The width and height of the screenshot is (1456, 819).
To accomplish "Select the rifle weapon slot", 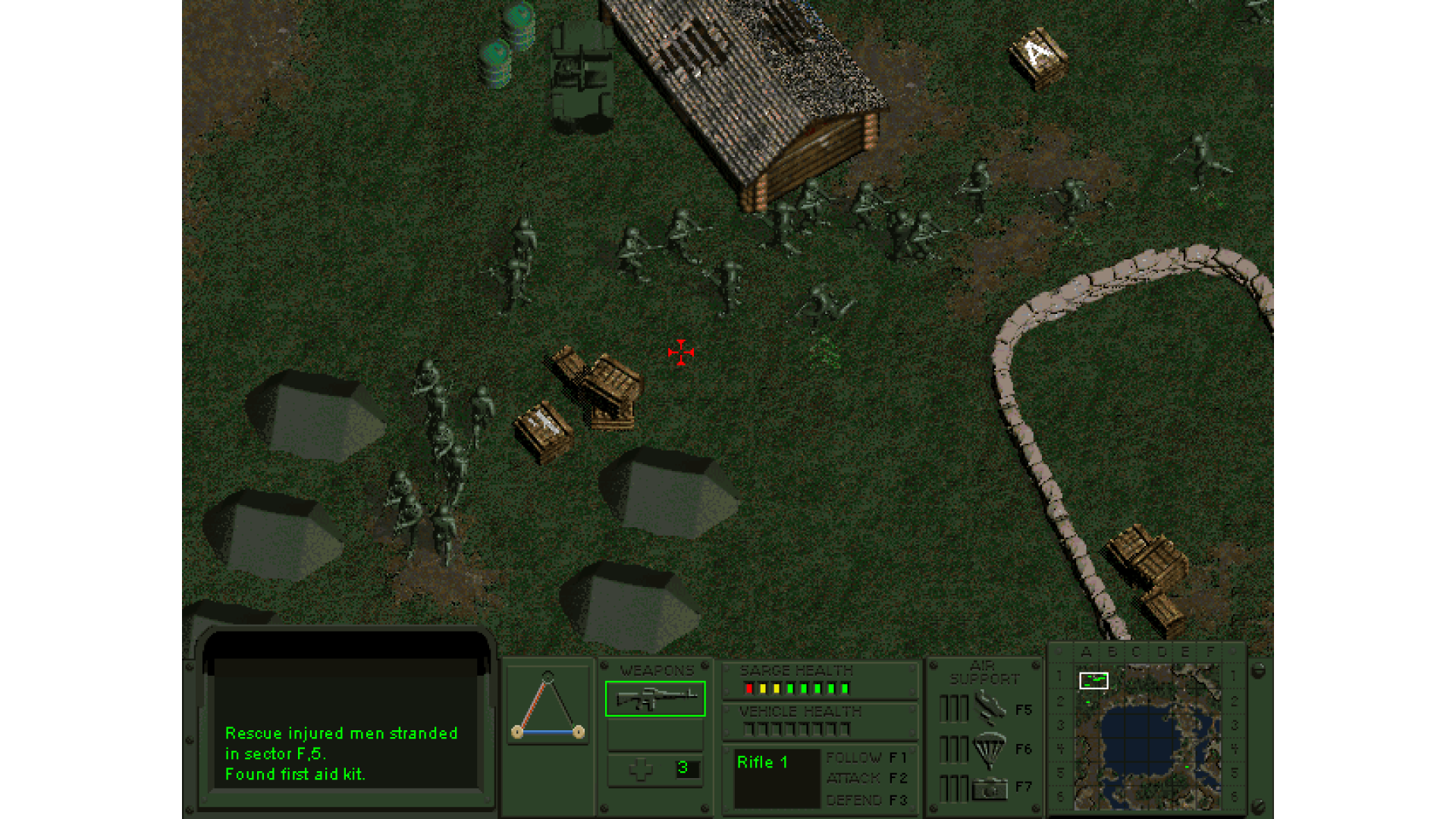I will [x=655, y=698].
